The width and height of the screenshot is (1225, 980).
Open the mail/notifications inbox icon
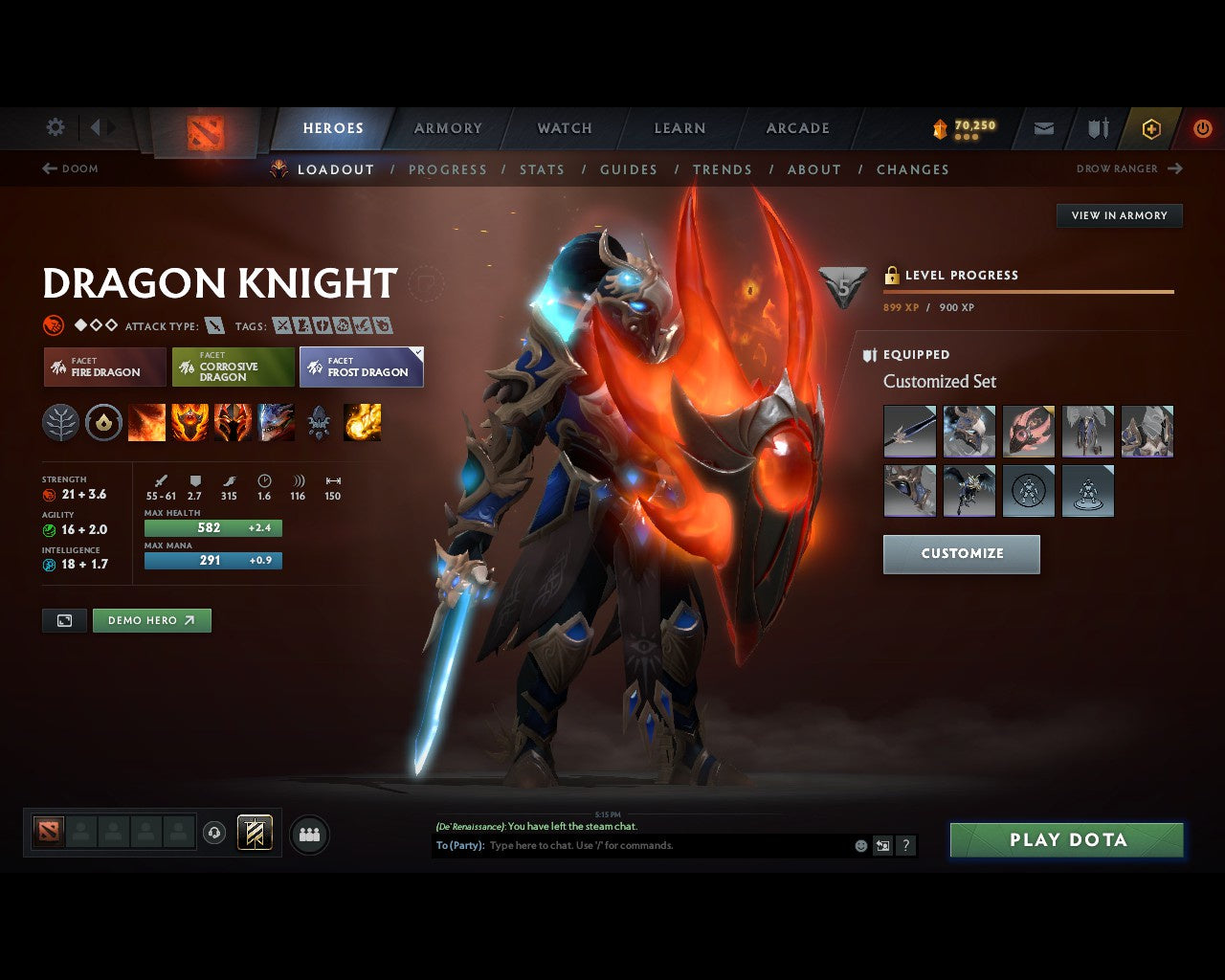[x=1042, y=127]
